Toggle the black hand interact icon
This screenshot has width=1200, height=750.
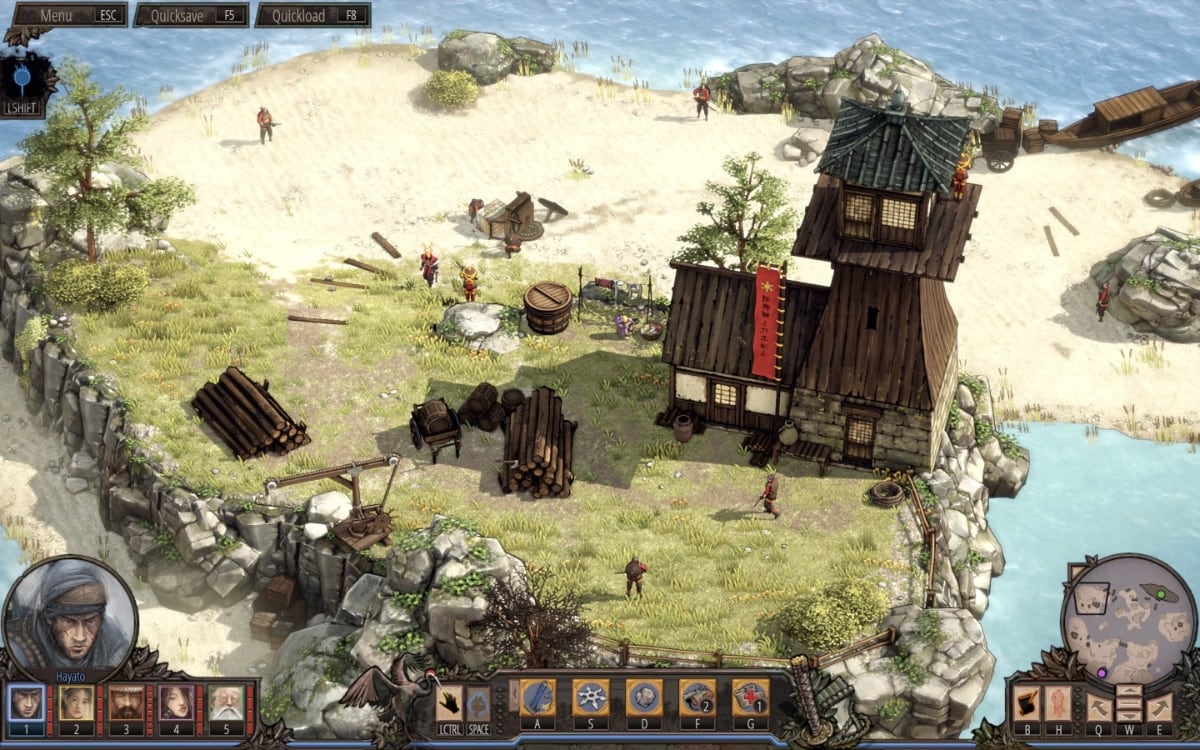(x=450, y=704)
